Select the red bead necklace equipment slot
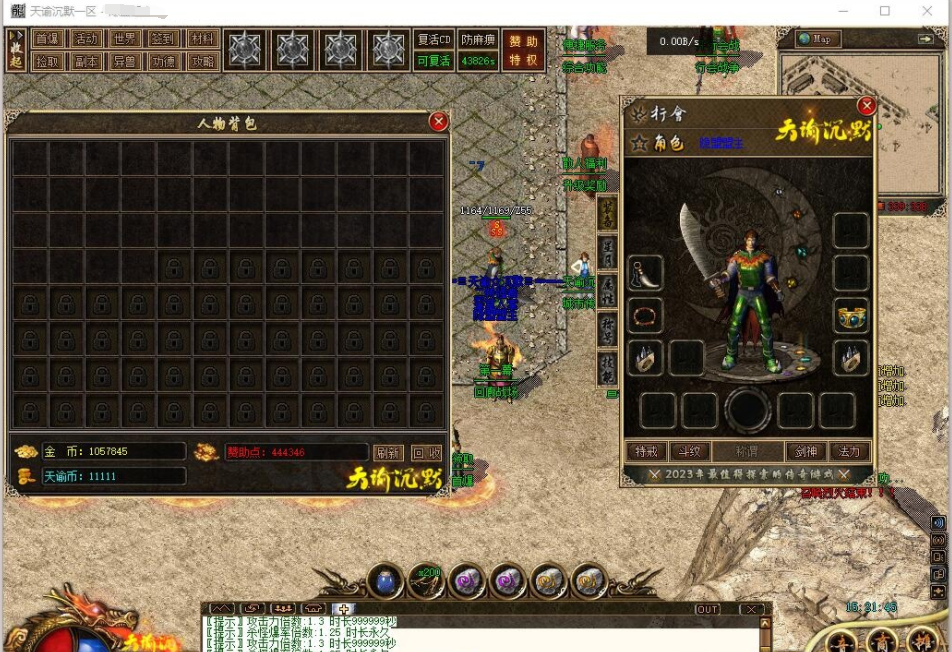 tap(646, 316)
